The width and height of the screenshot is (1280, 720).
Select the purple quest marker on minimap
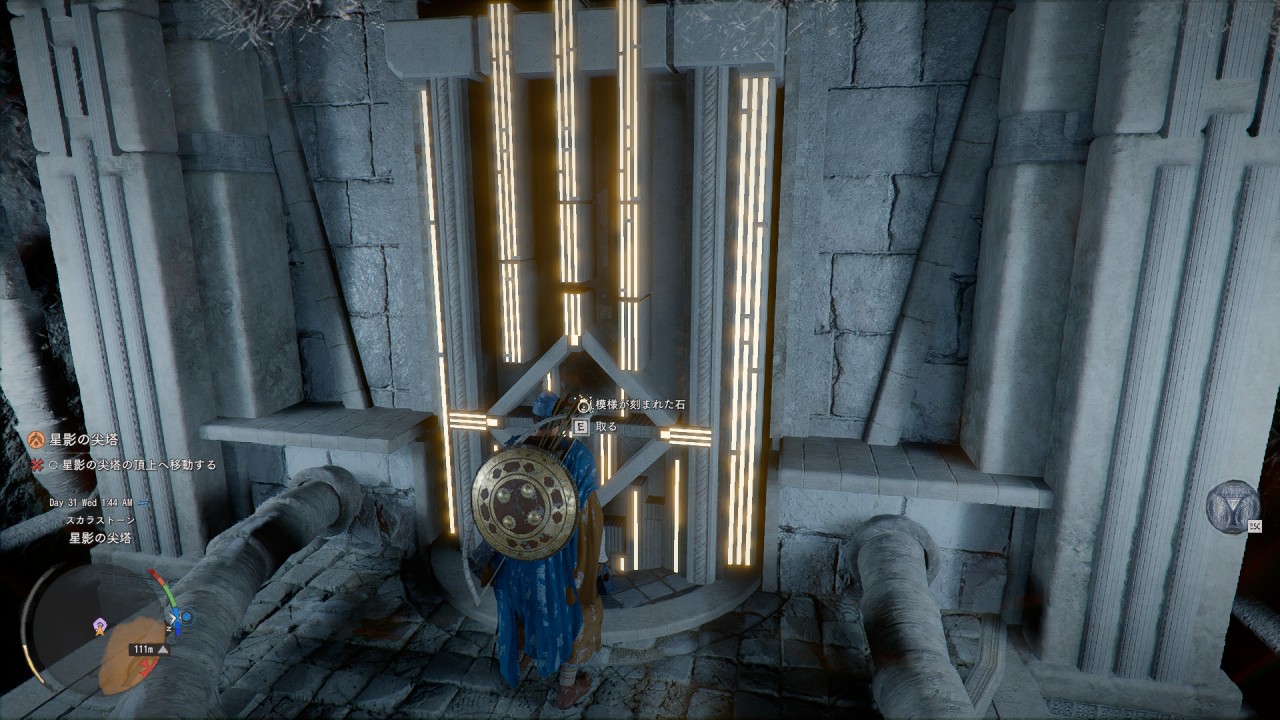coord(99,626)
